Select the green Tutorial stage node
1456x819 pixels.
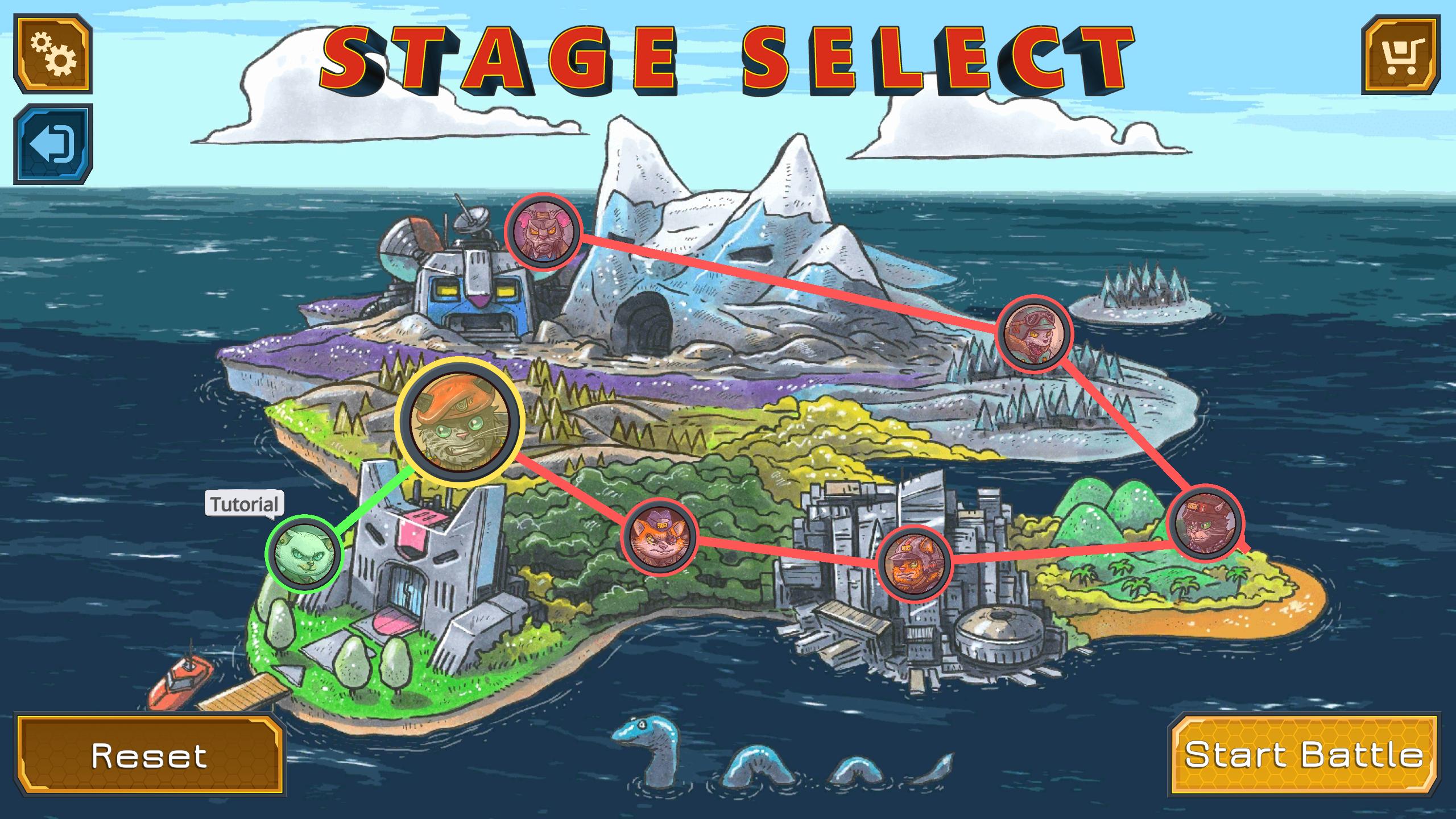coord(303,554)
